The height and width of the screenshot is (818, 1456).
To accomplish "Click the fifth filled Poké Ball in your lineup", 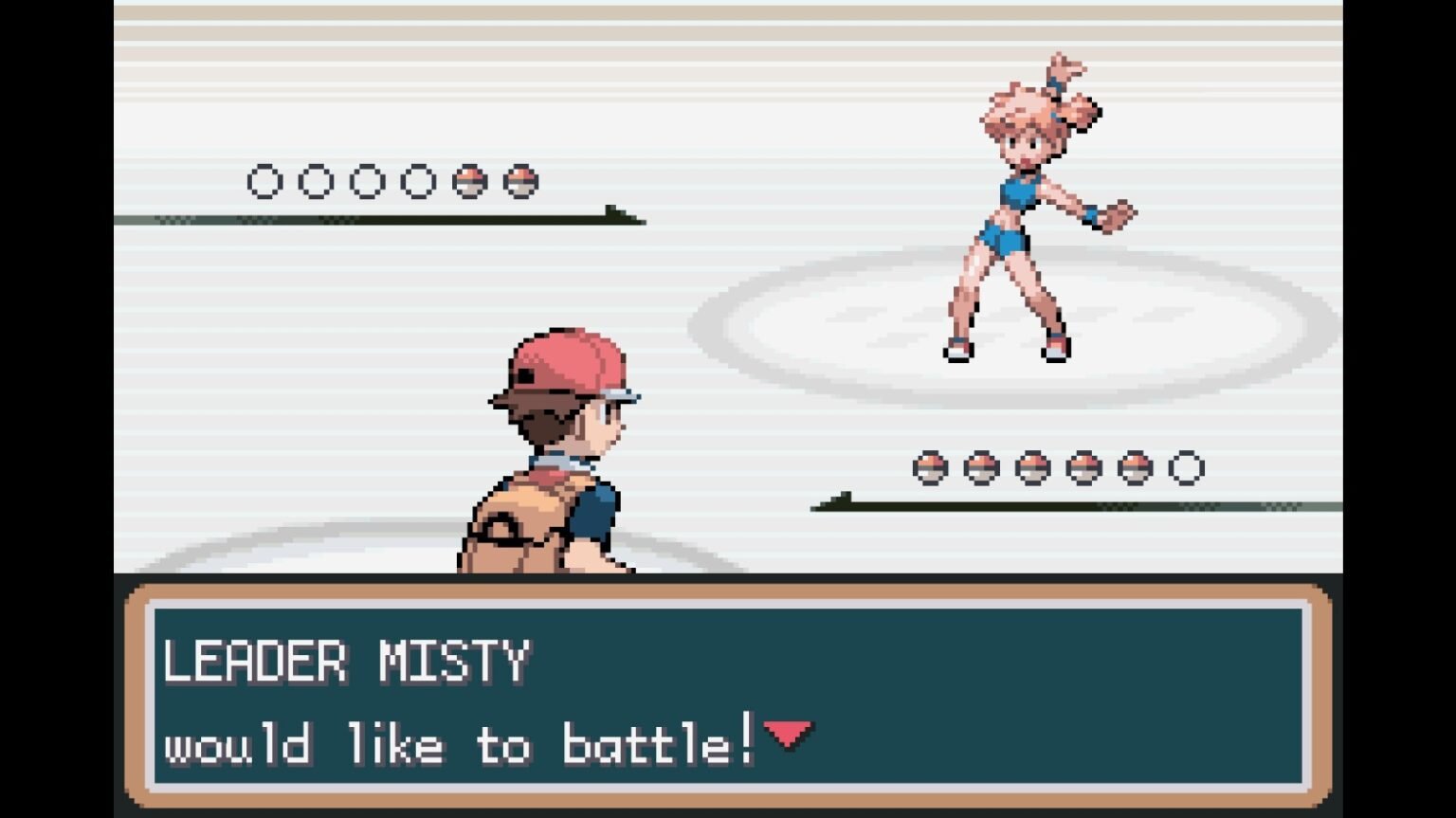I will coord(1136,466).
